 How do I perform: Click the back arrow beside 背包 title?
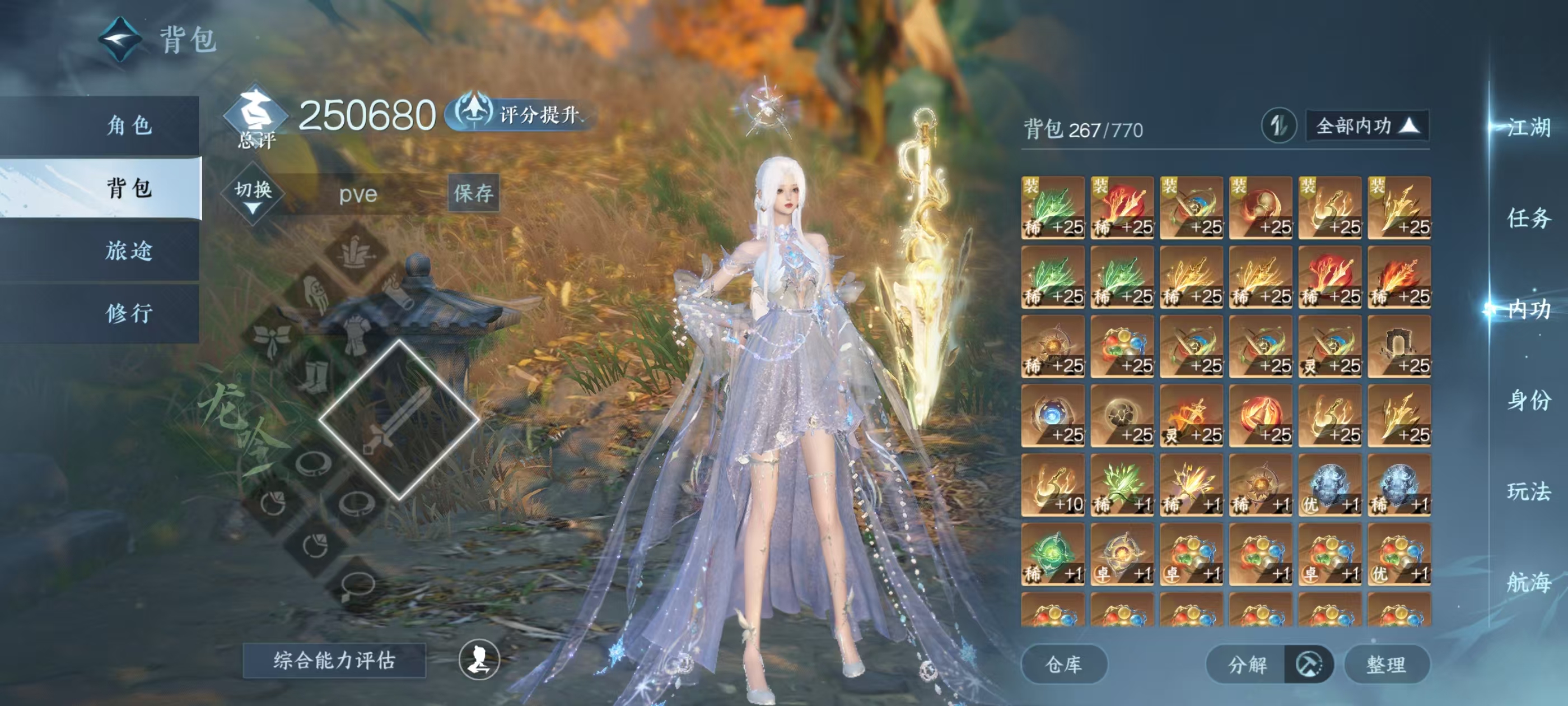pyautogui.click(x=120, y=40)
